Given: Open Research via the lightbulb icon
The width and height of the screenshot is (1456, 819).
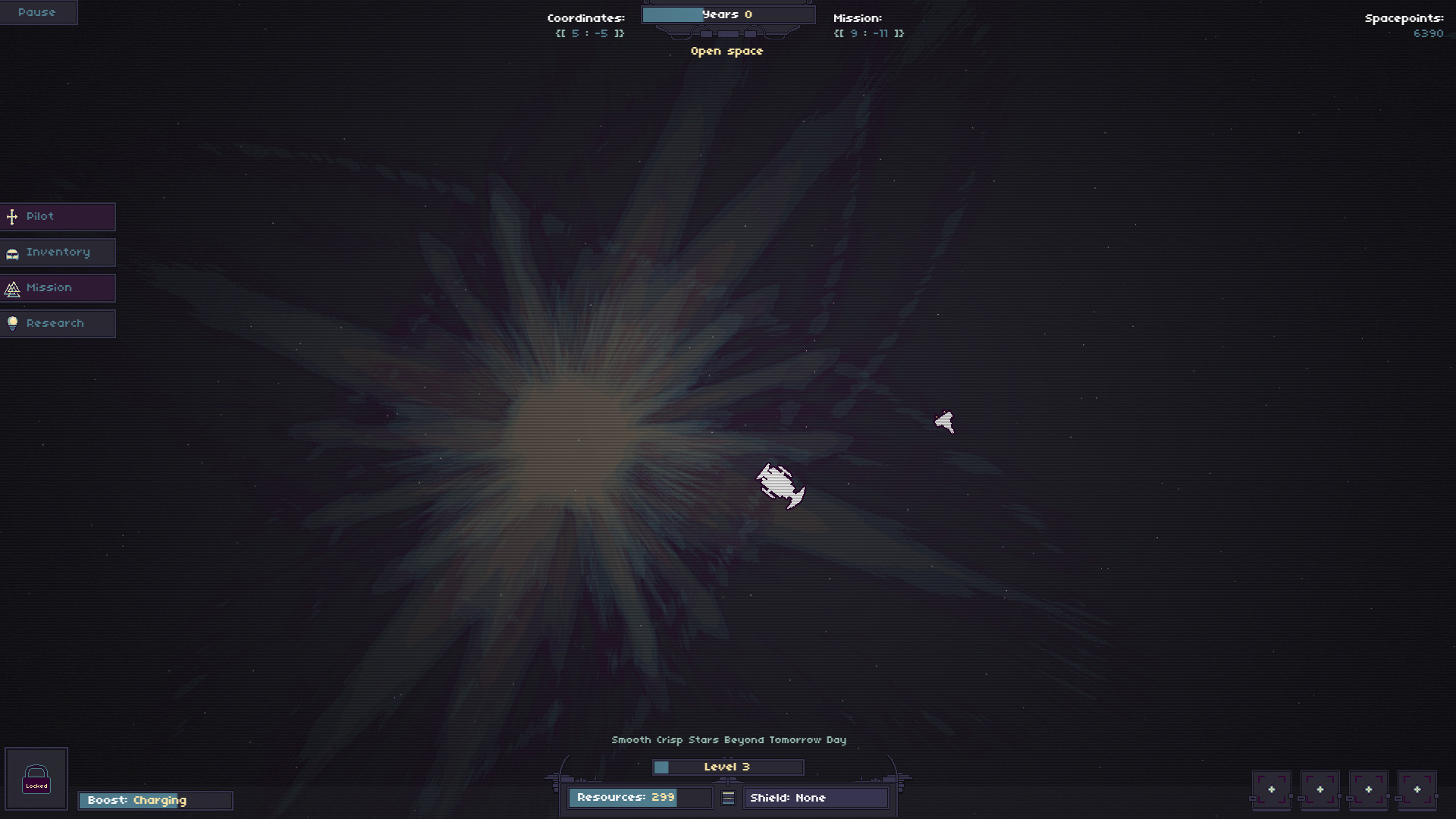Looking at the screenshot, I should coord(12,323).
